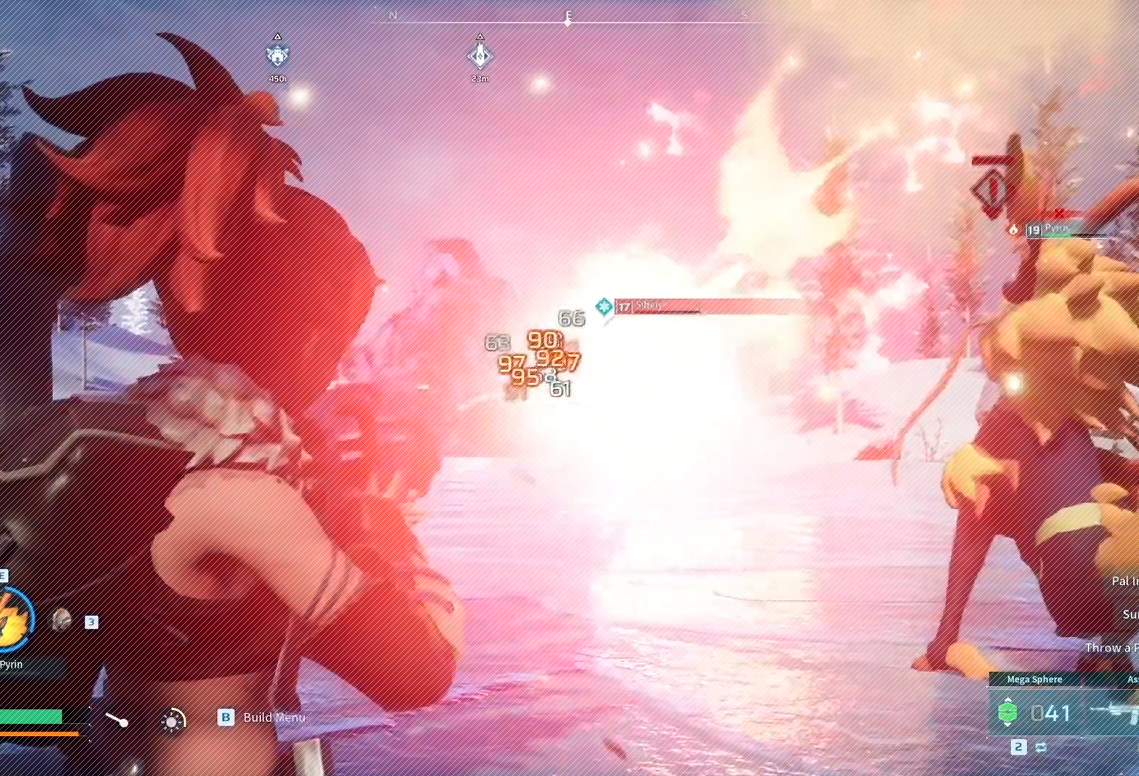Click the base camp marker on the compass
Screen dimensions: 1139x776
[278, 55]
